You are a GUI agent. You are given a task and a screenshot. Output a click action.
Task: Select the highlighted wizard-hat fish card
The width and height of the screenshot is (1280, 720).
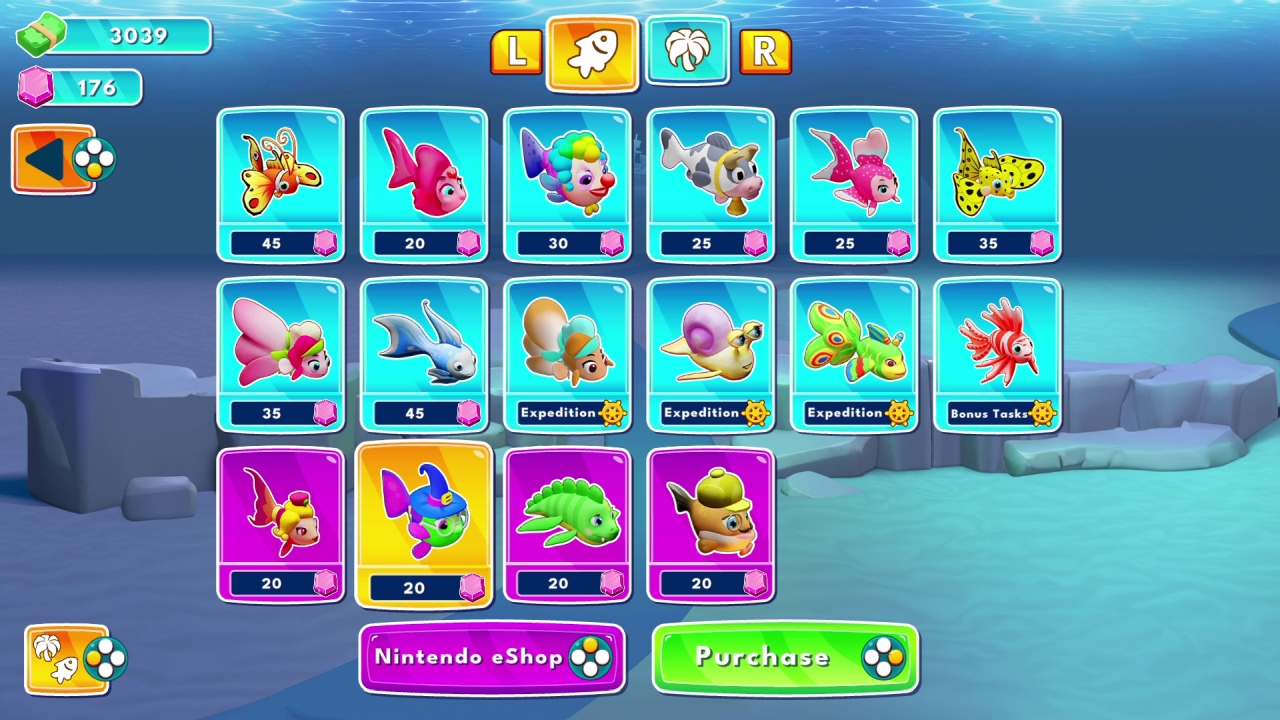[424, 525]
